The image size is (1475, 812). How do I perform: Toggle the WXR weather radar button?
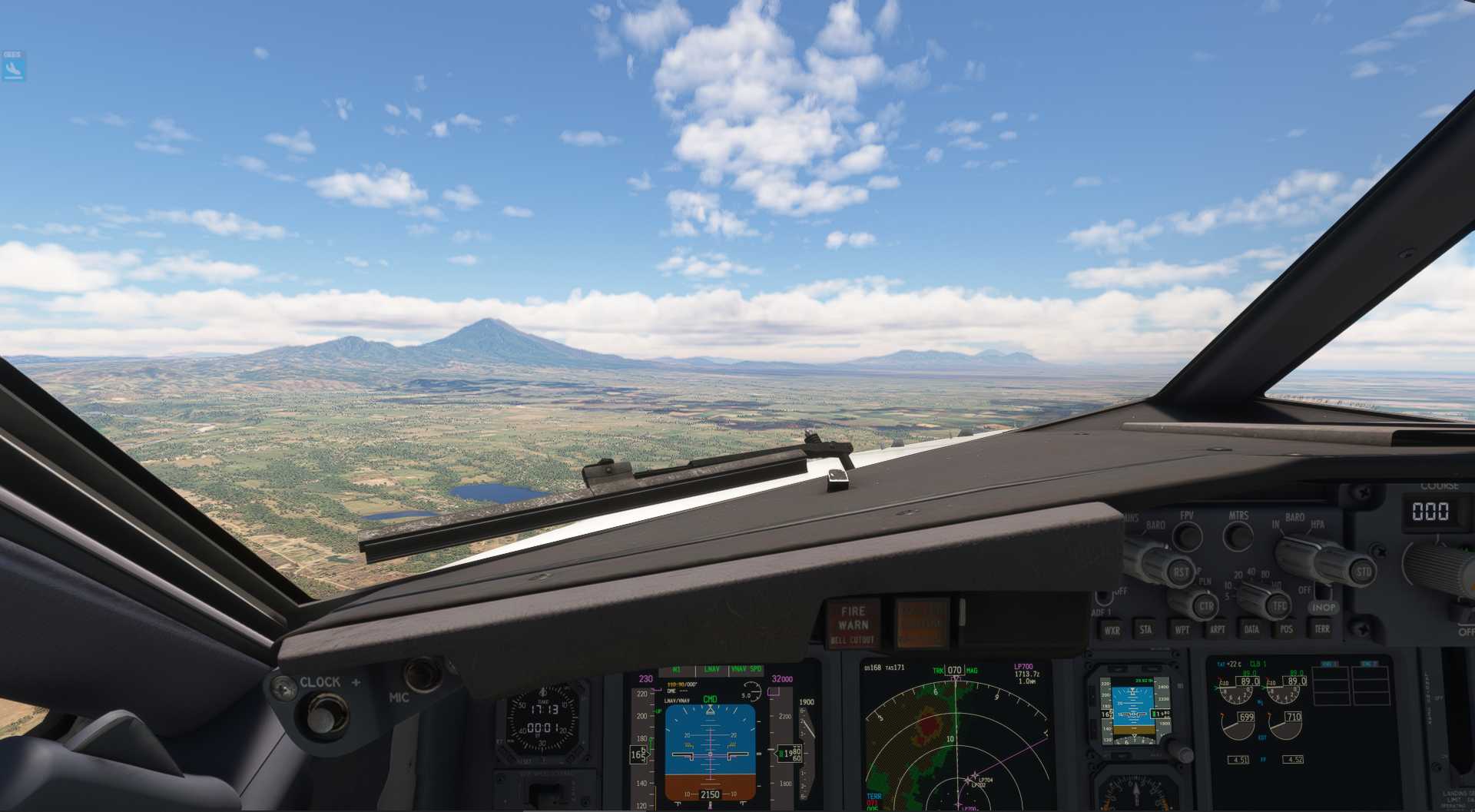coord(1111,631)
